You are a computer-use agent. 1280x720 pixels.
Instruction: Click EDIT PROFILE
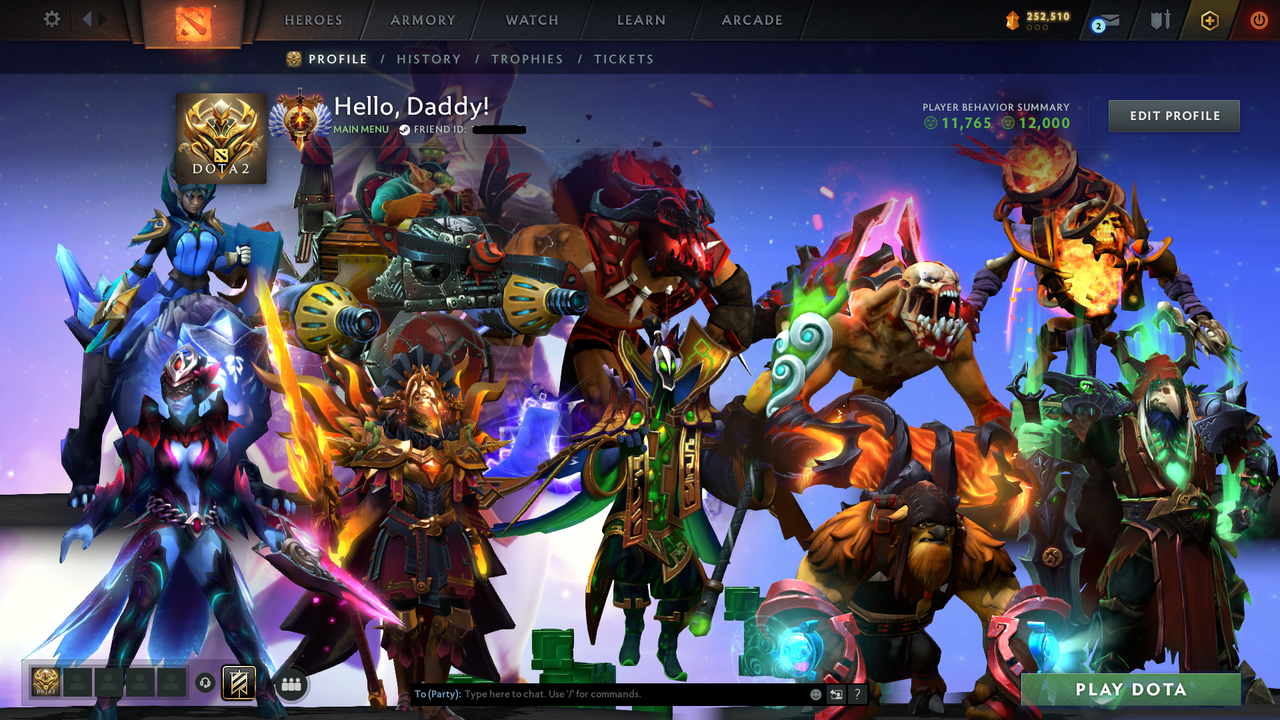pos(1173,115)
